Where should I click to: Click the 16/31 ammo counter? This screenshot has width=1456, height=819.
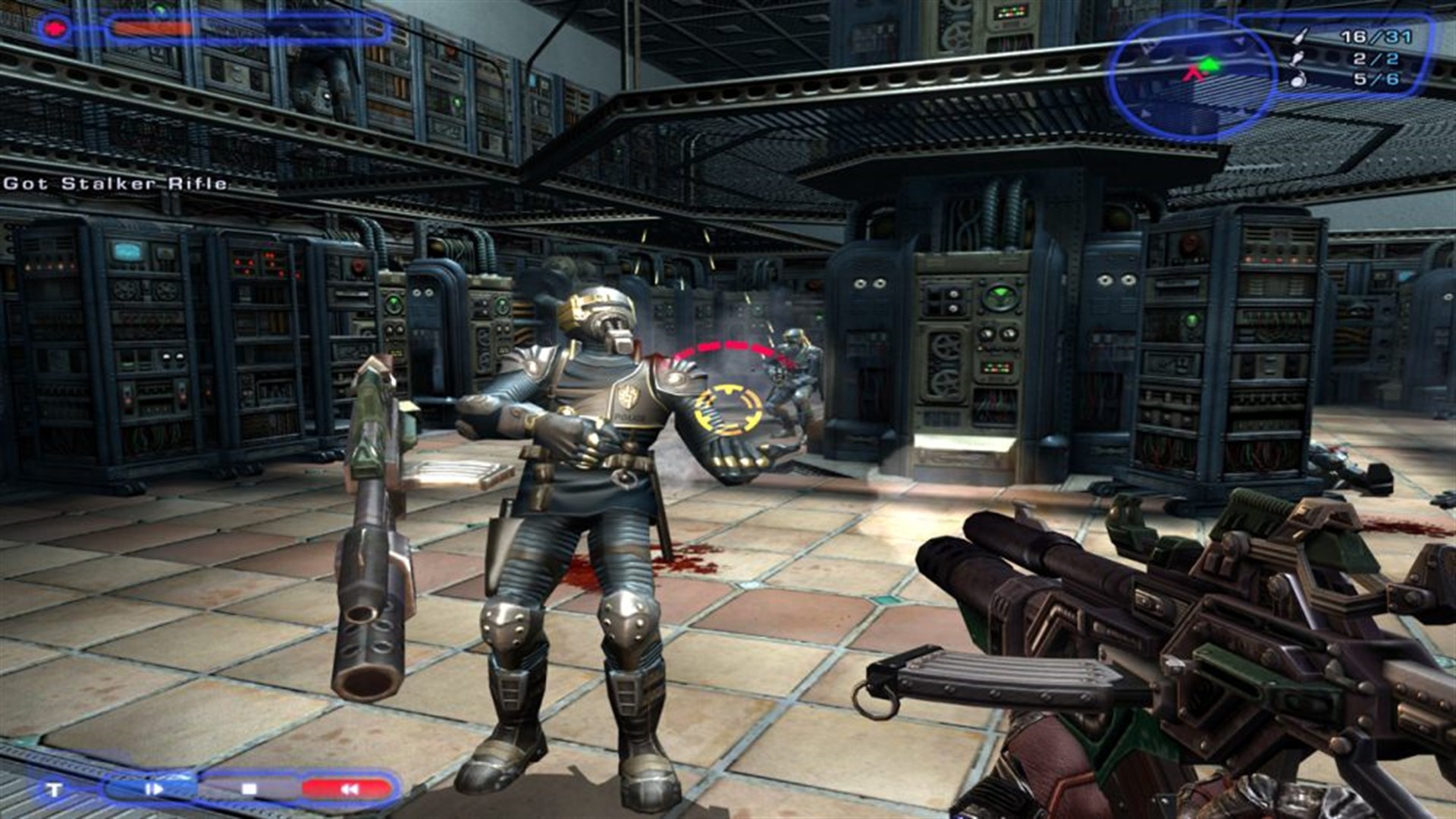[1376, 37]
